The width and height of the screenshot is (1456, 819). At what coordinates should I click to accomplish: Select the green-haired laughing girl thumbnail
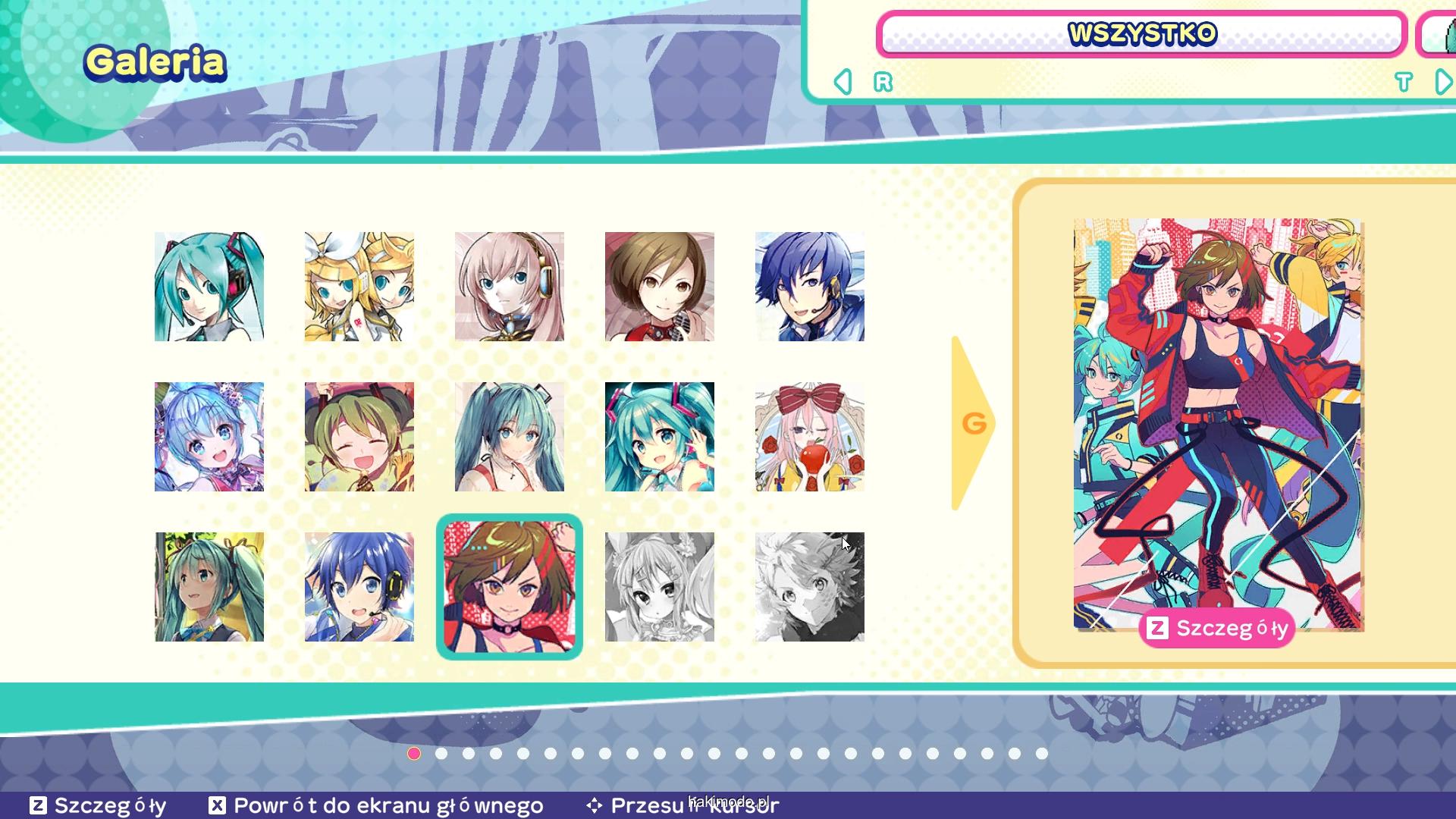click(359, 437)
